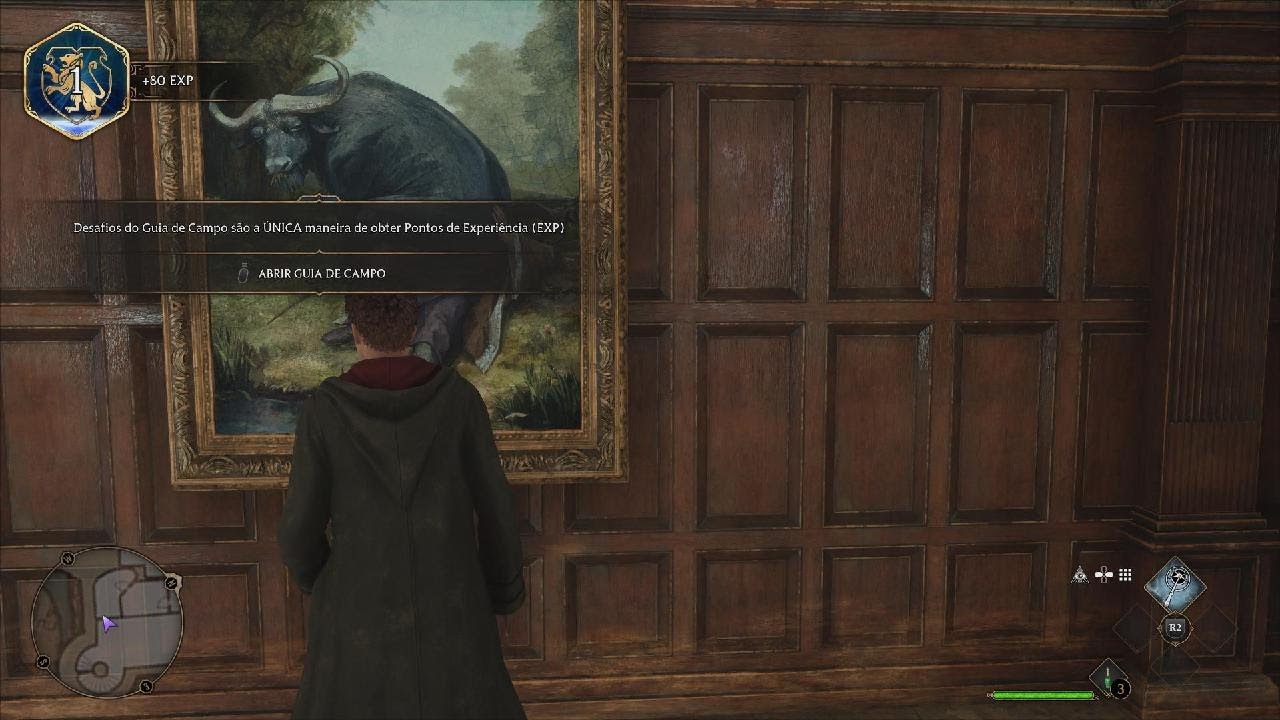Click the Wiggenweld potion bottle icon
This screenshot has width=1280, height=720.
(1107, 678)
